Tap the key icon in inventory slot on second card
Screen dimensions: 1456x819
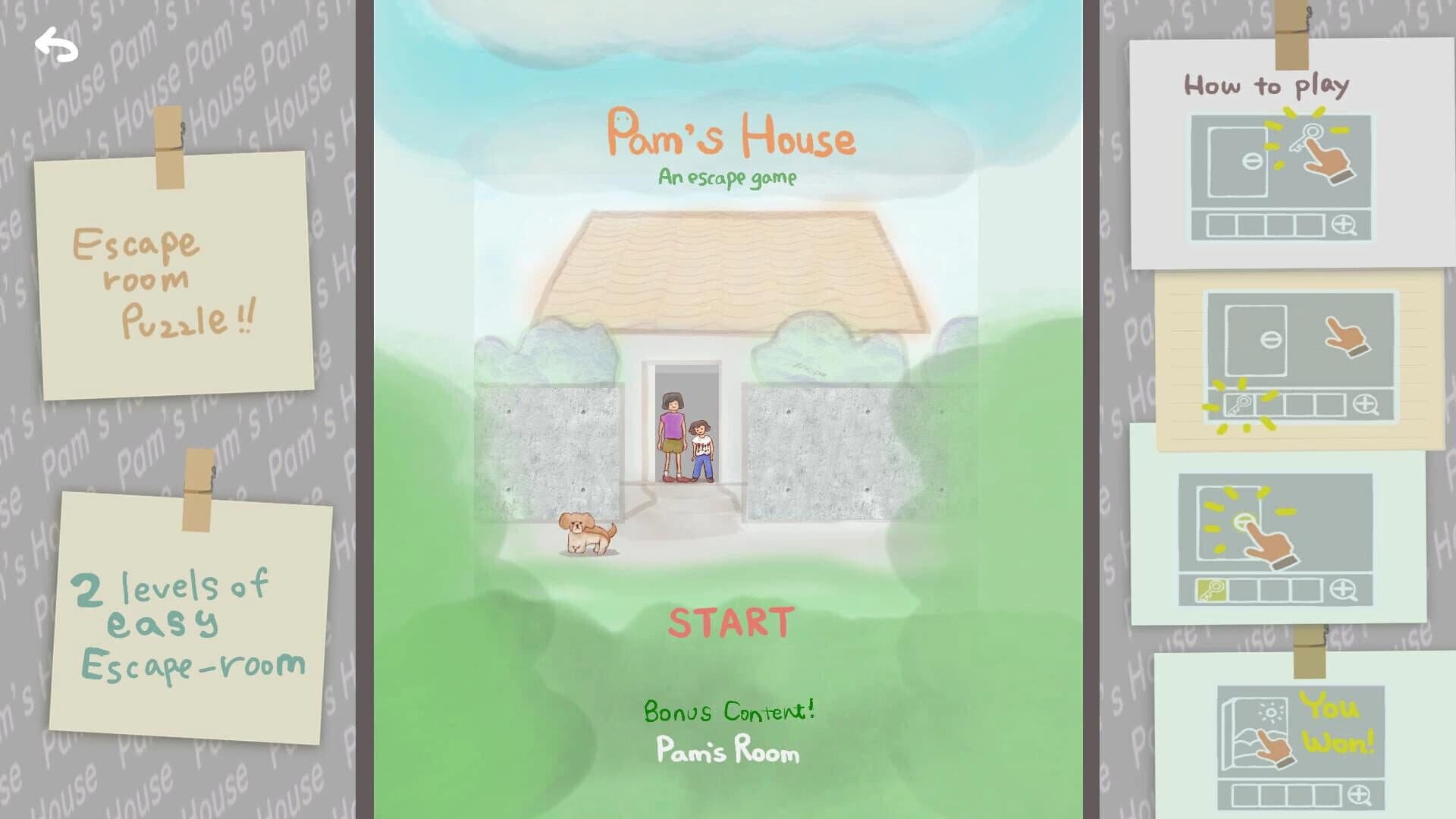1240,403
